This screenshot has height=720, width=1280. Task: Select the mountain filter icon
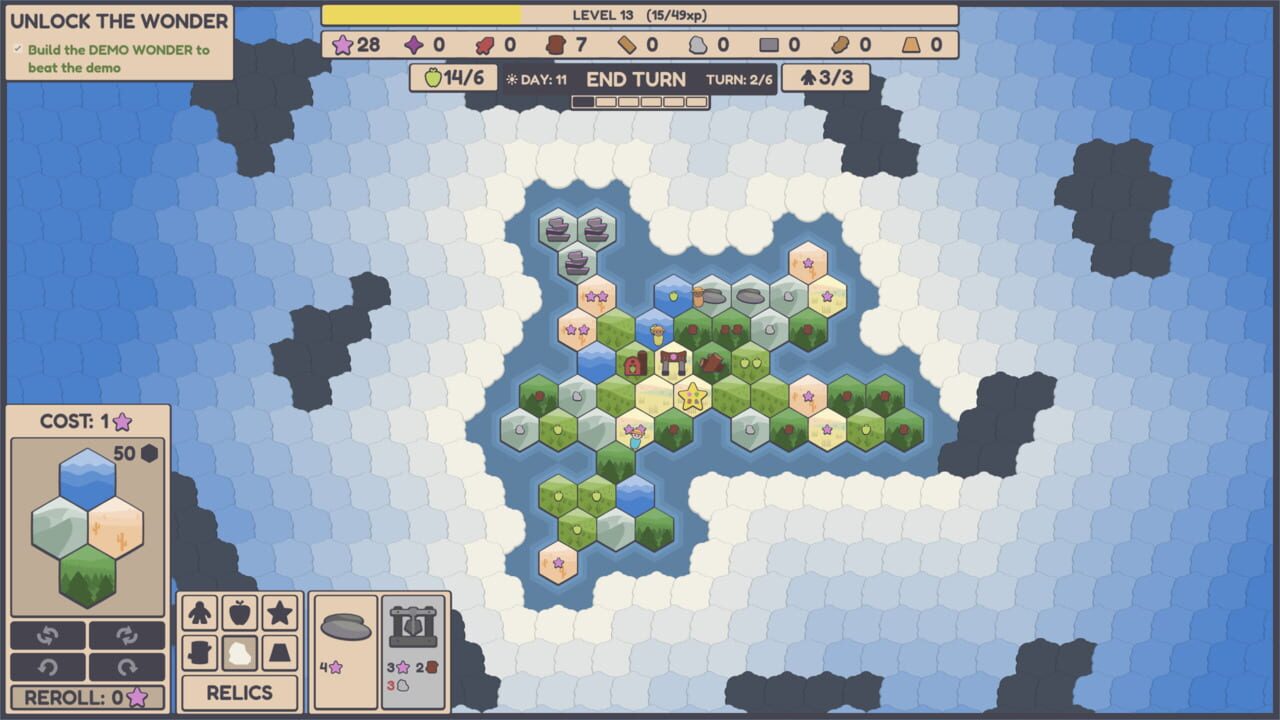(279, 653)
